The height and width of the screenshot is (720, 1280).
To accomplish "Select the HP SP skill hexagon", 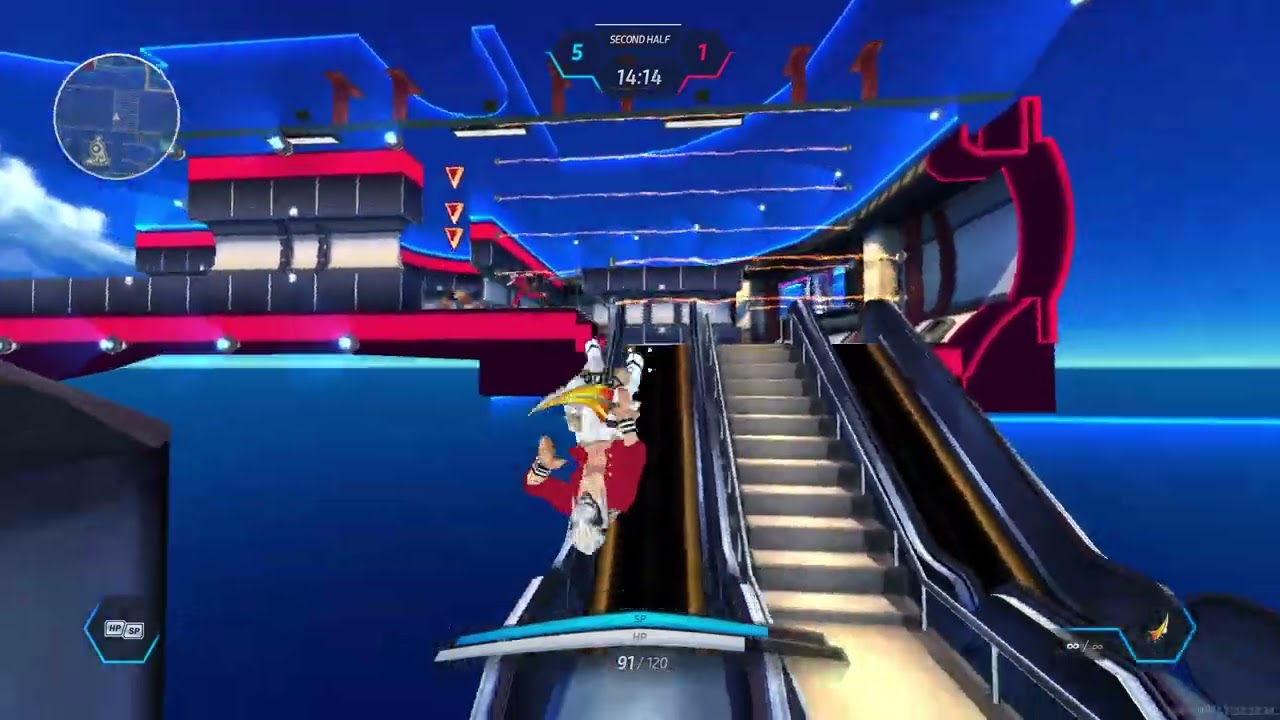I will pos(123,630).
